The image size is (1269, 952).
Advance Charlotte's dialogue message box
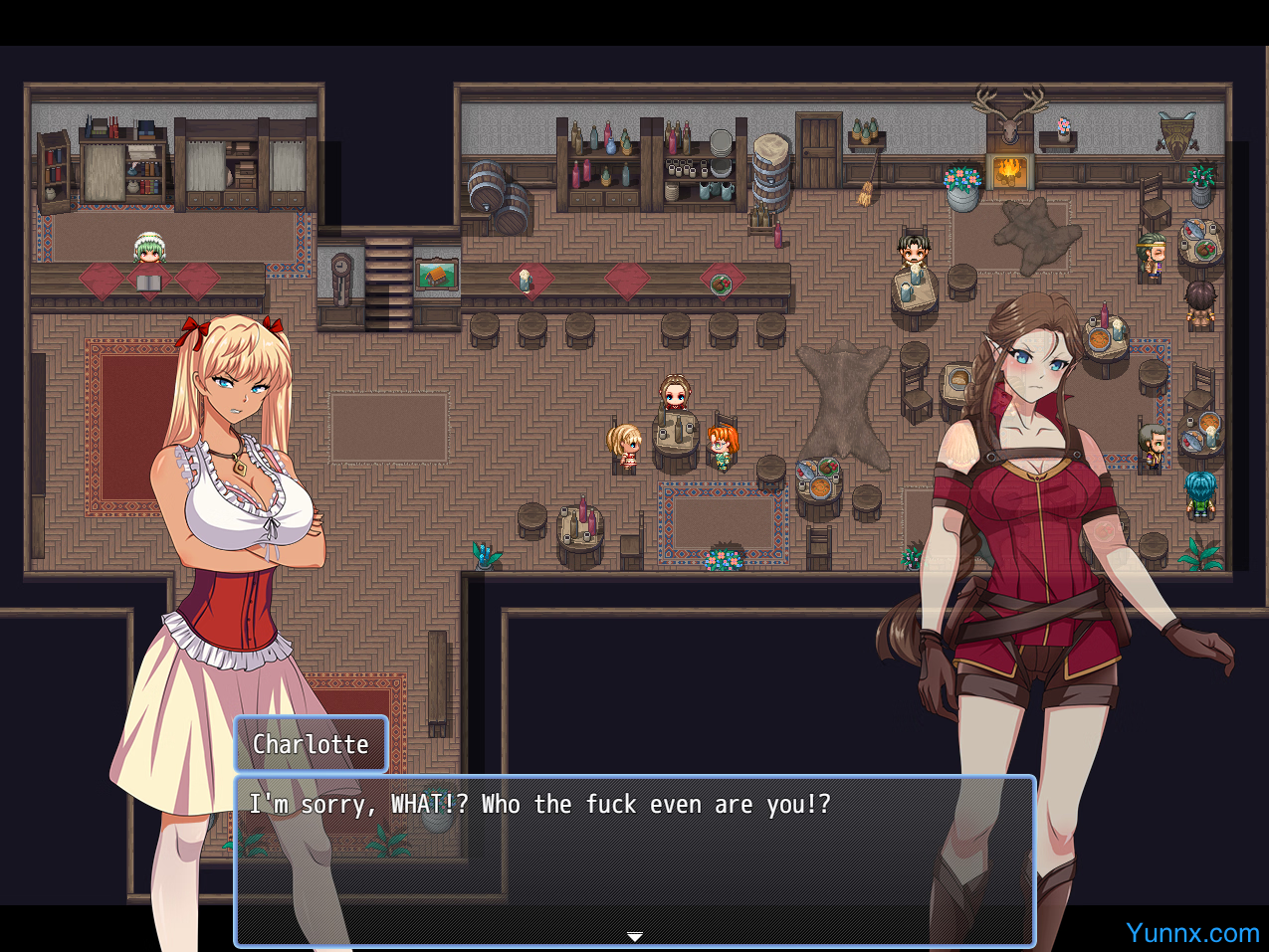(x=634, y=859)
